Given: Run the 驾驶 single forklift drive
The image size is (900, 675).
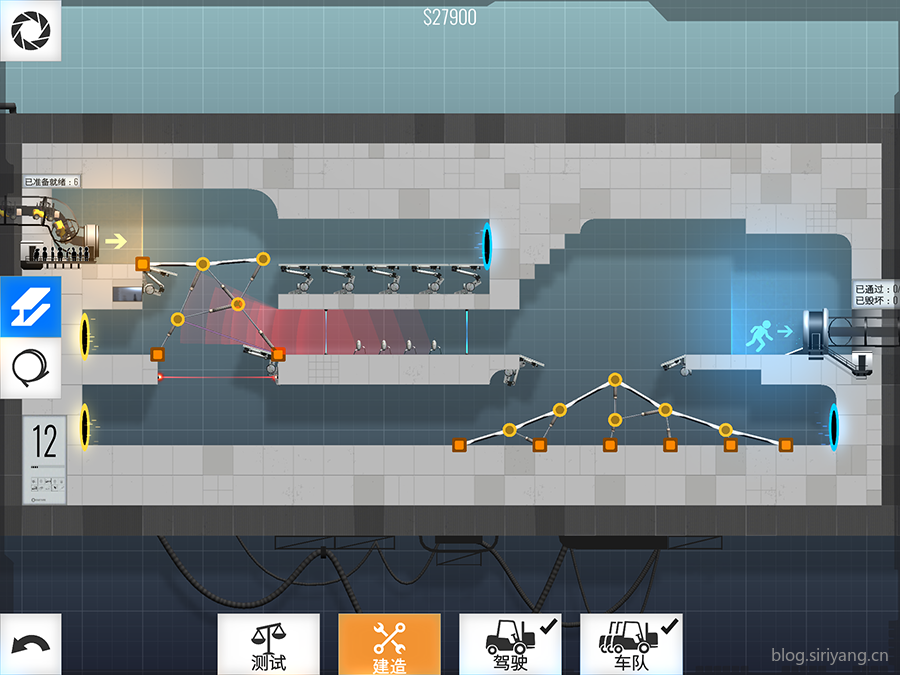Looking at the screenshot, I should point(509,644).
